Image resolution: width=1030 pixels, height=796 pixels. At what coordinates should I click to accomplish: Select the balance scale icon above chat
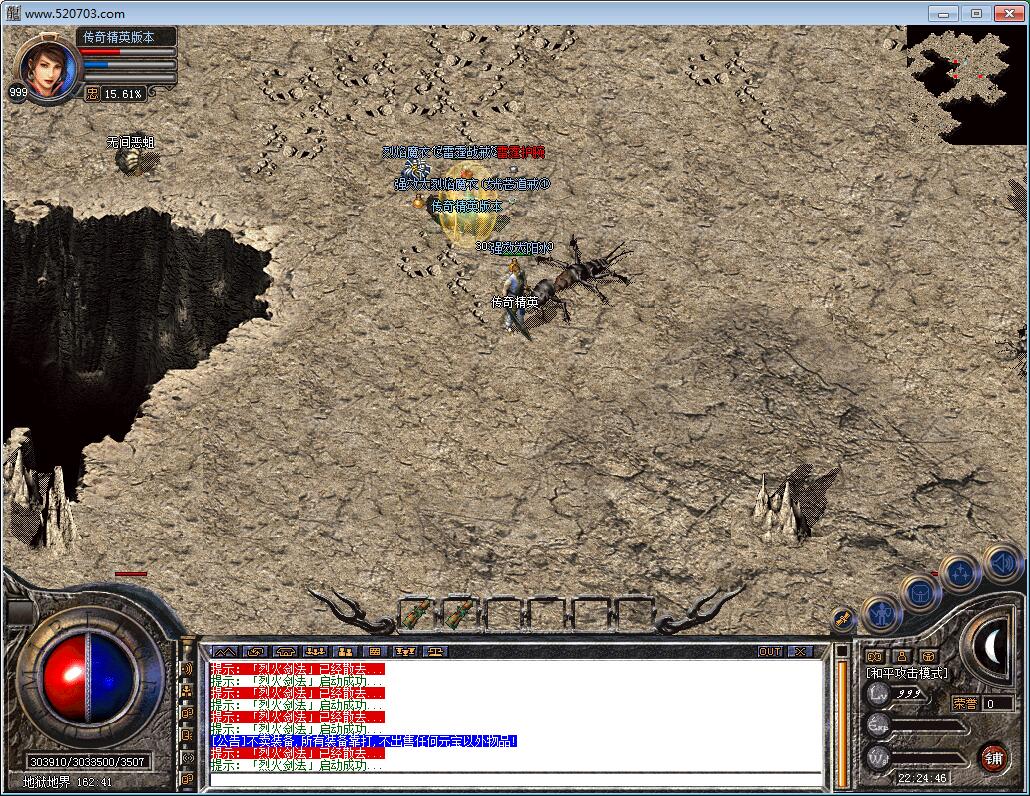coord(437,651)
